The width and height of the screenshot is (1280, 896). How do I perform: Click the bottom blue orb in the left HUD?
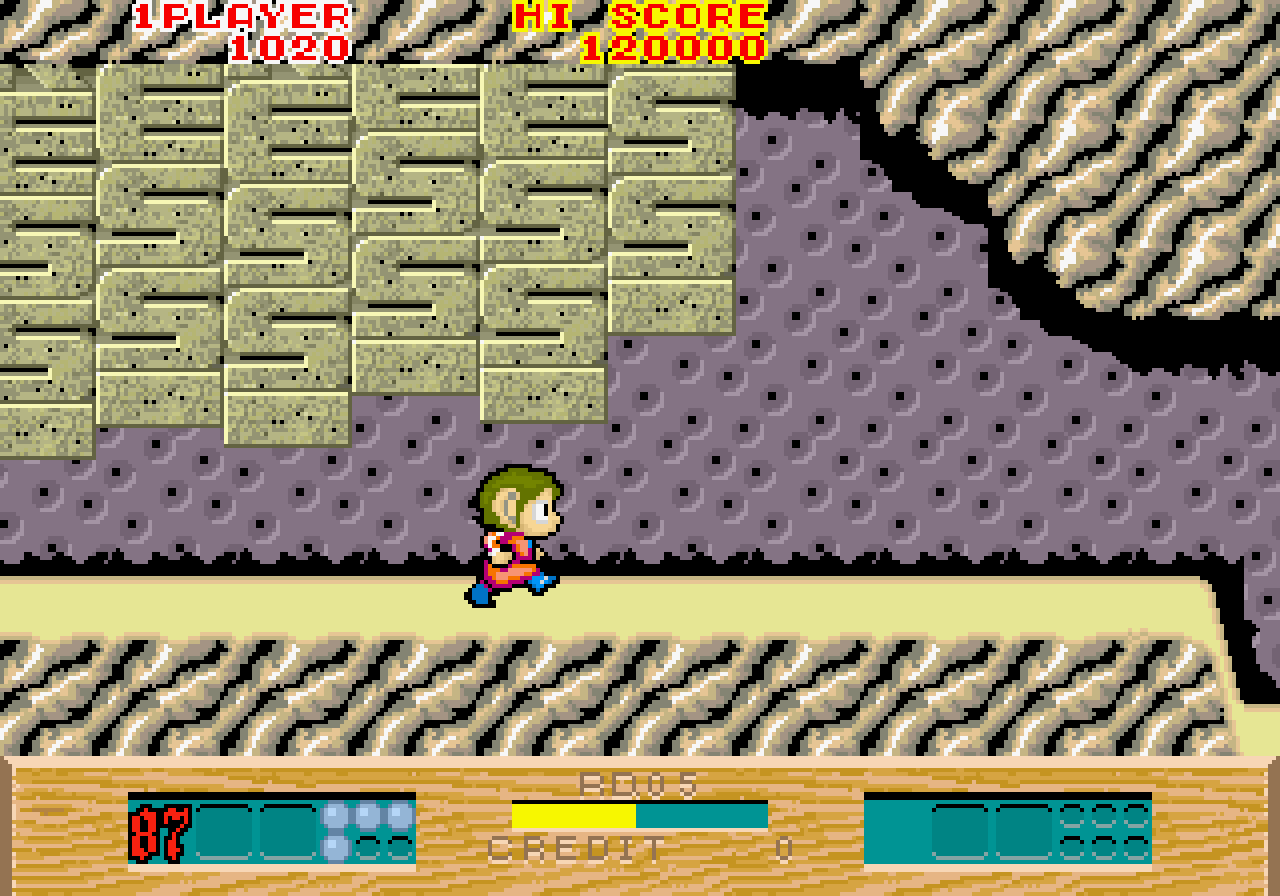[333, 850]
